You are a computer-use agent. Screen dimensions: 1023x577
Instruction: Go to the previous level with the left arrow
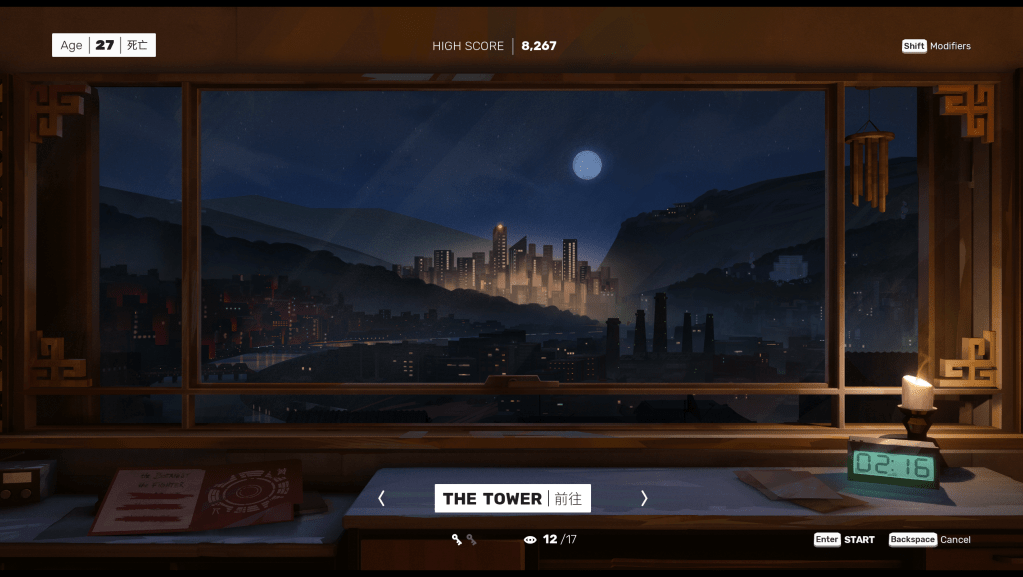click(381, 498)
